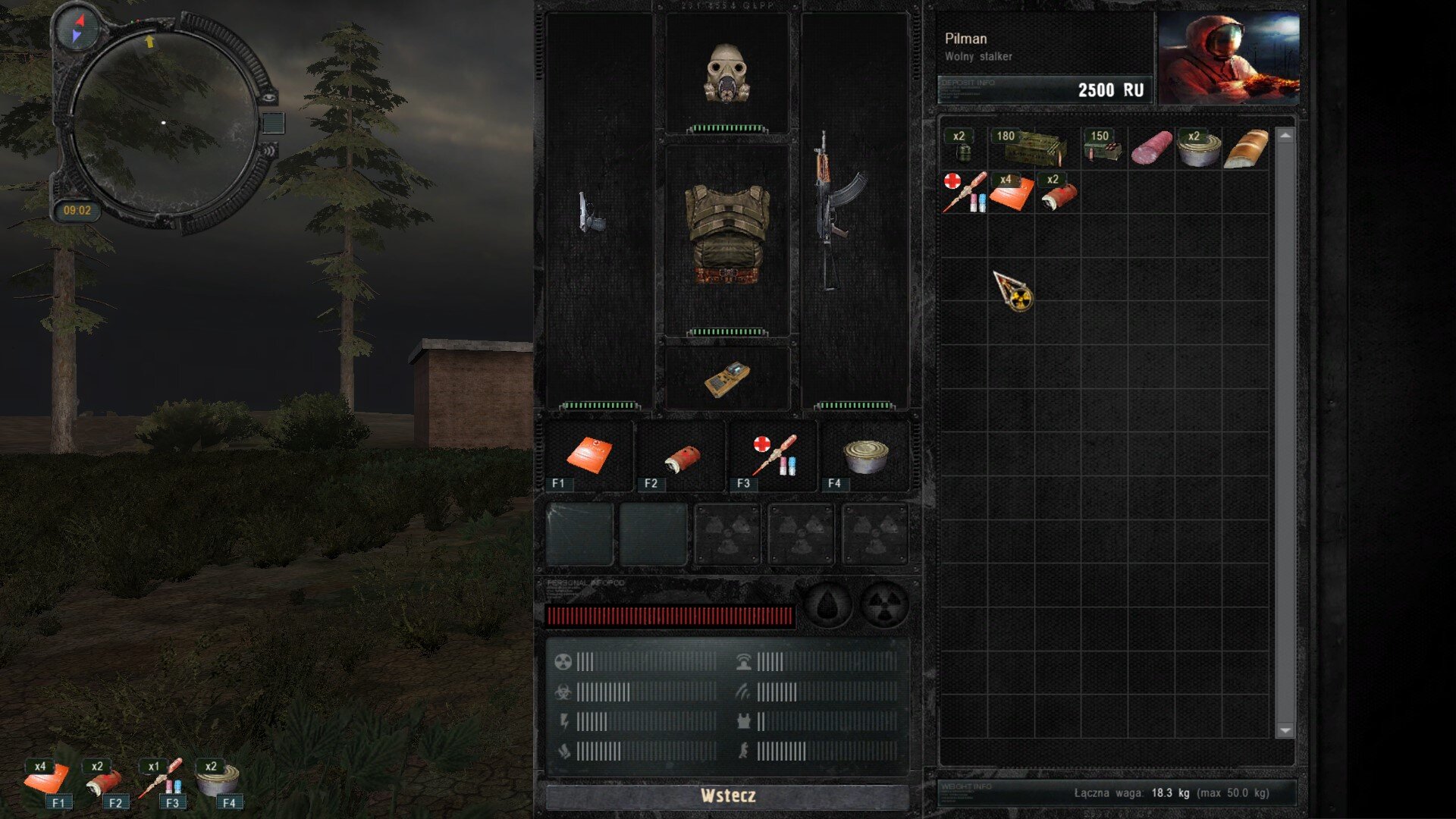This screenshot has width=1456, height=819.
Task: Select the grenade stack in the backpack
Action: [x=963, y=148]
